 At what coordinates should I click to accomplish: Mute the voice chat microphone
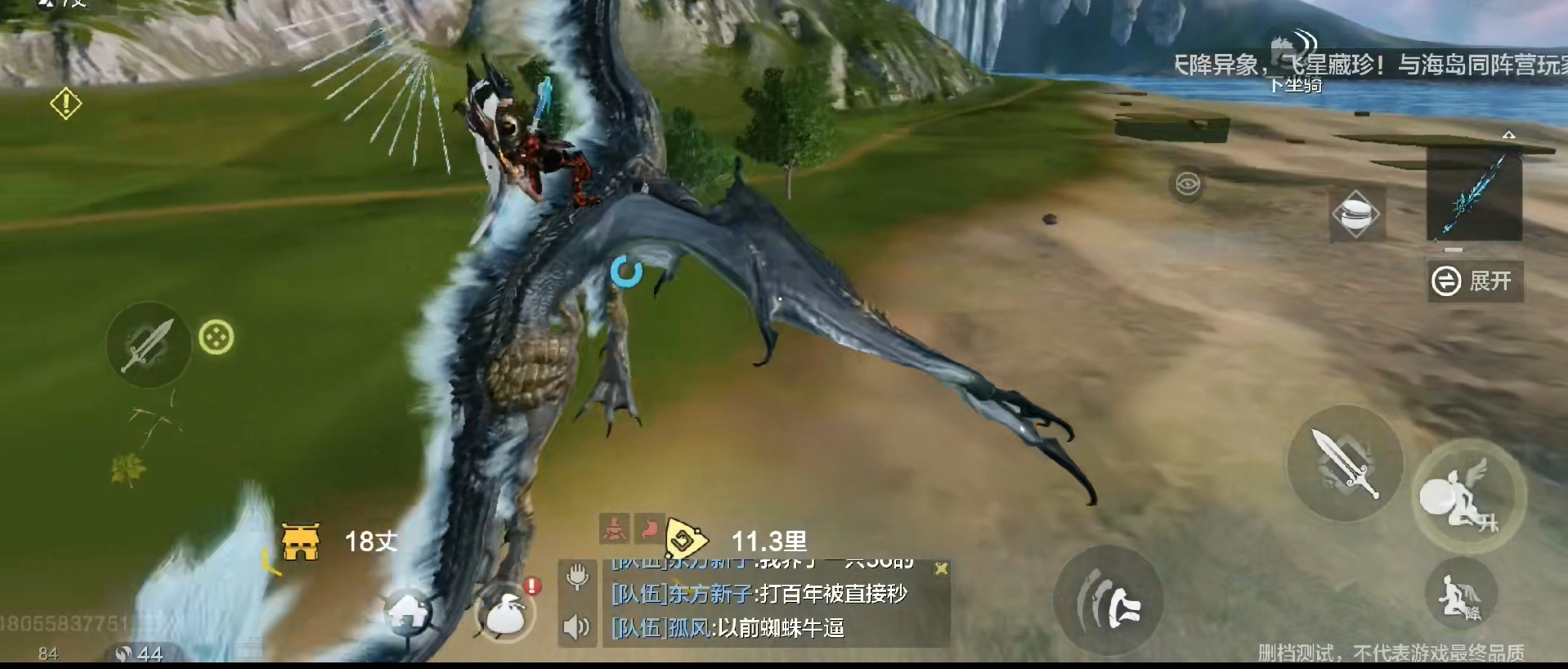coord(577,576)
